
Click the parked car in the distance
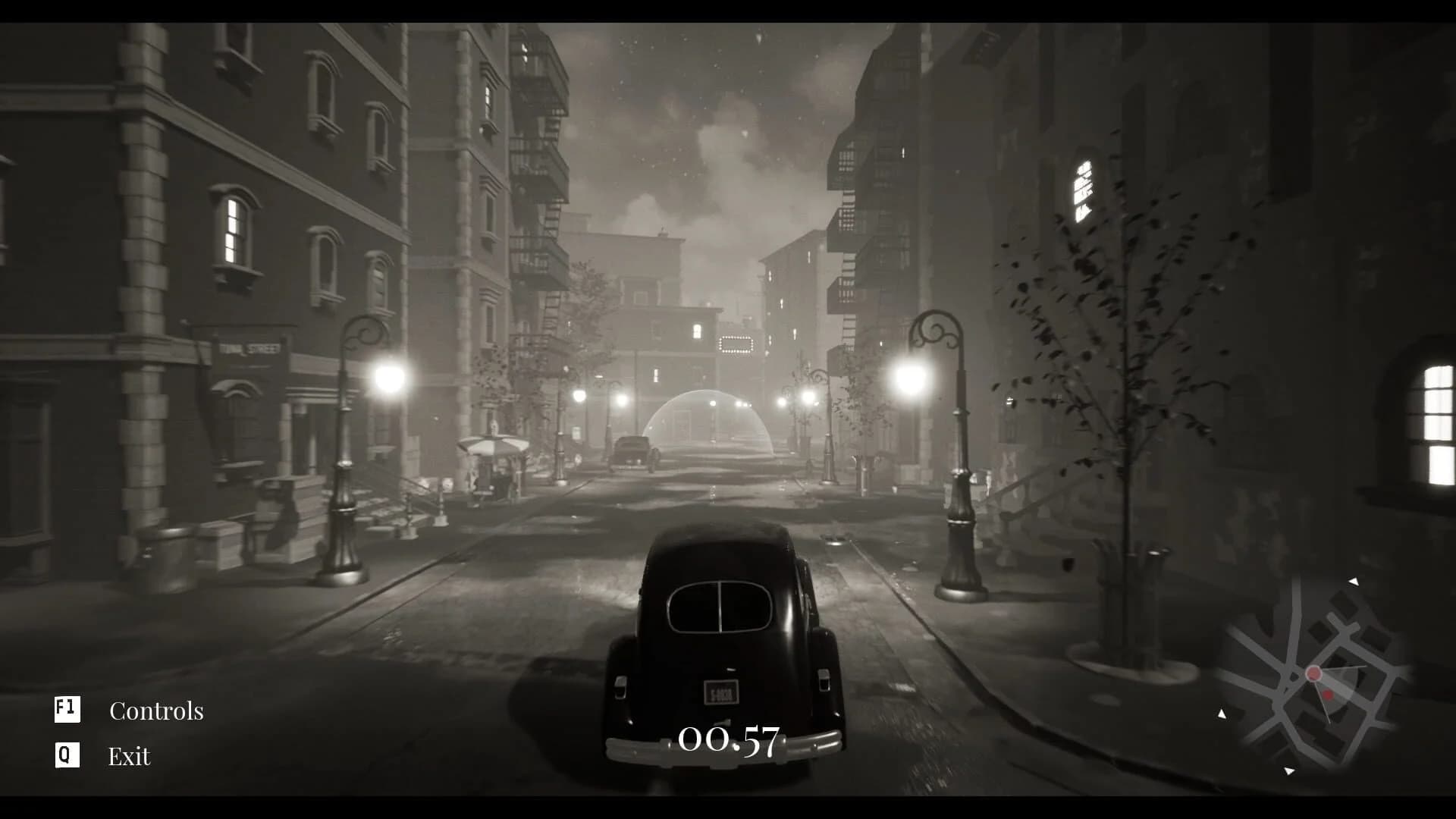tap(633, 447)
